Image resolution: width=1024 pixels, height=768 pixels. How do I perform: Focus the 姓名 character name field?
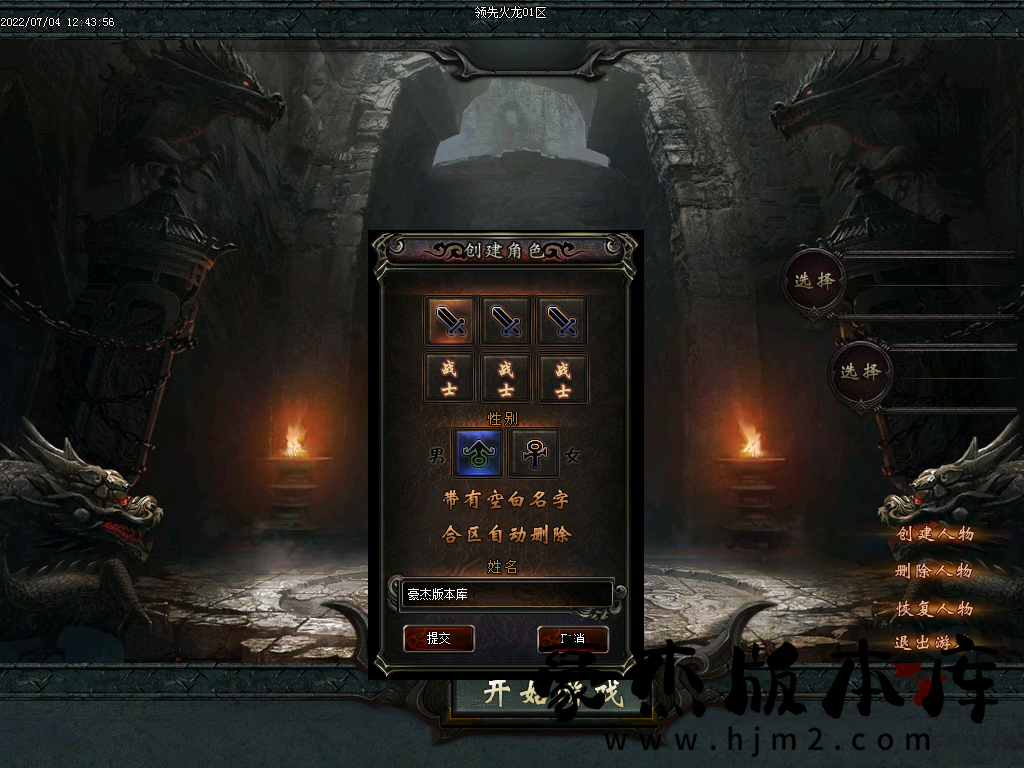tap(507, 595)
